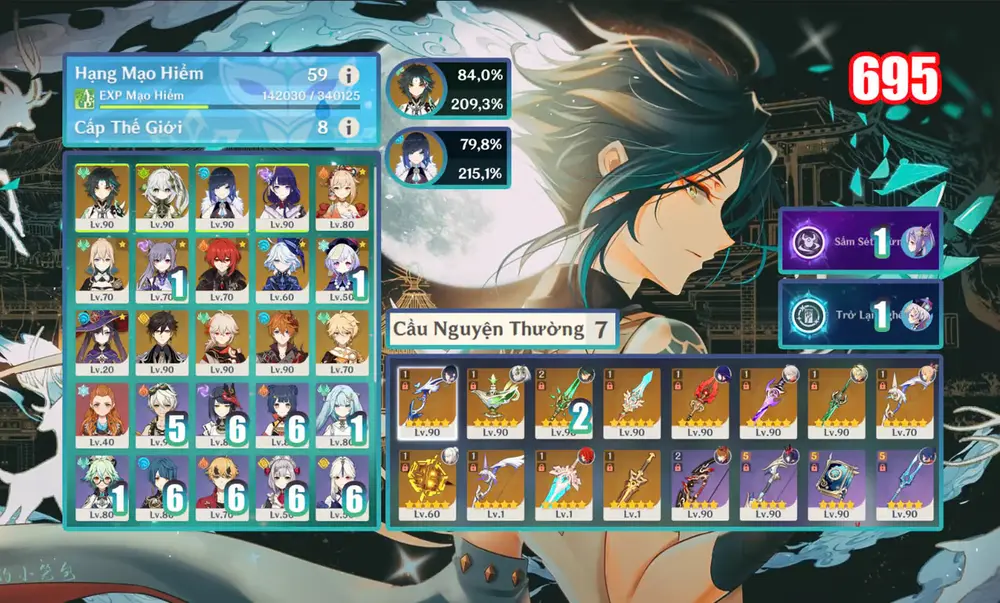Click the info icon next to Cấp Thế Giới
Screen dimensions: 1000x603
pos(348,127)
